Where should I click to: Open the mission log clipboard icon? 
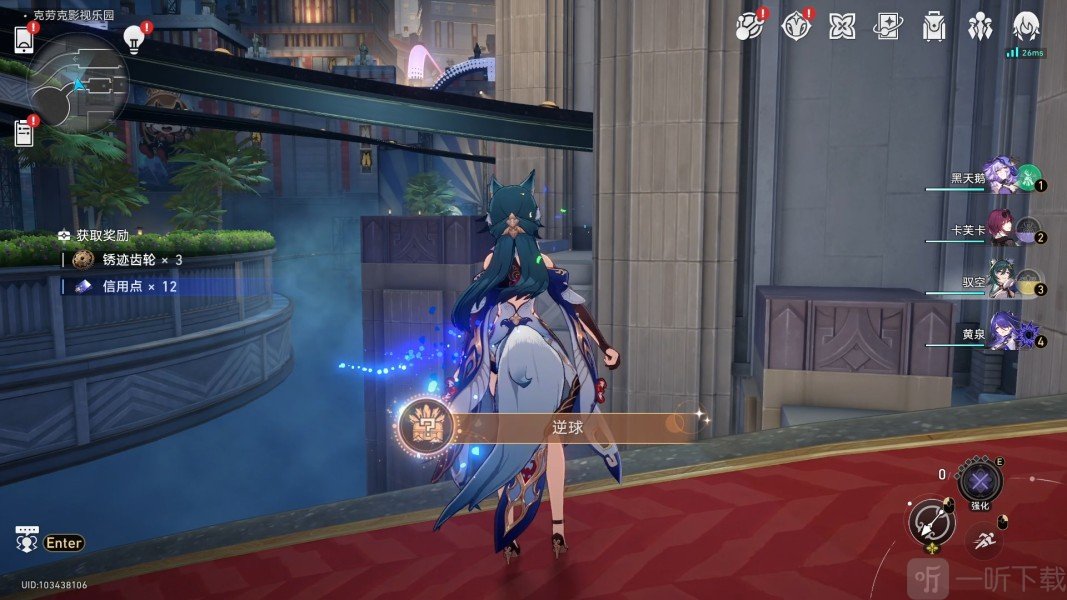[24, 133]
